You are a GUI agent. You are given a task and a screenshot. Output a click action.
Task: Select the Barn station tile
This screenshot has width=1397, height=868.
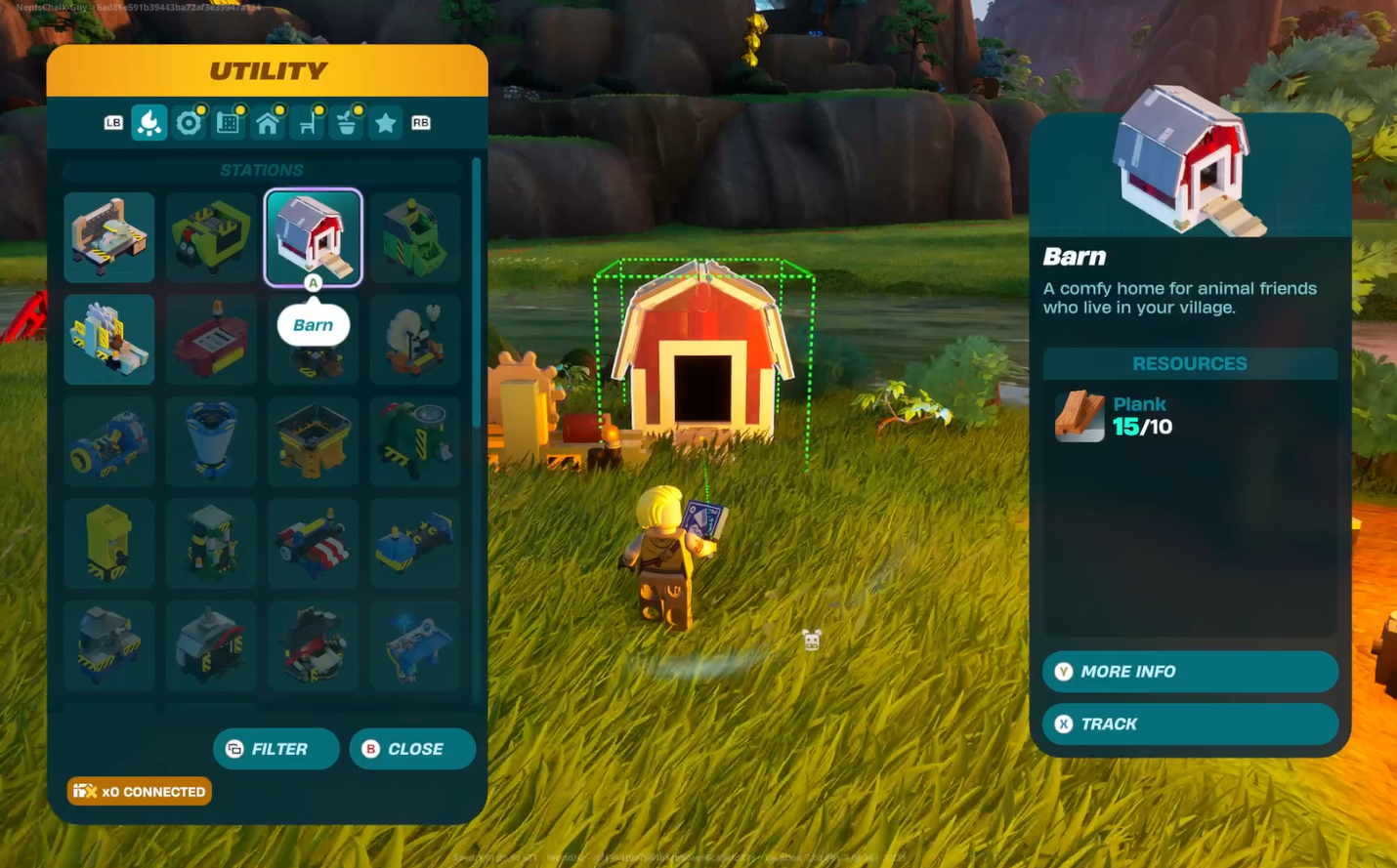[x=313, y=237]
